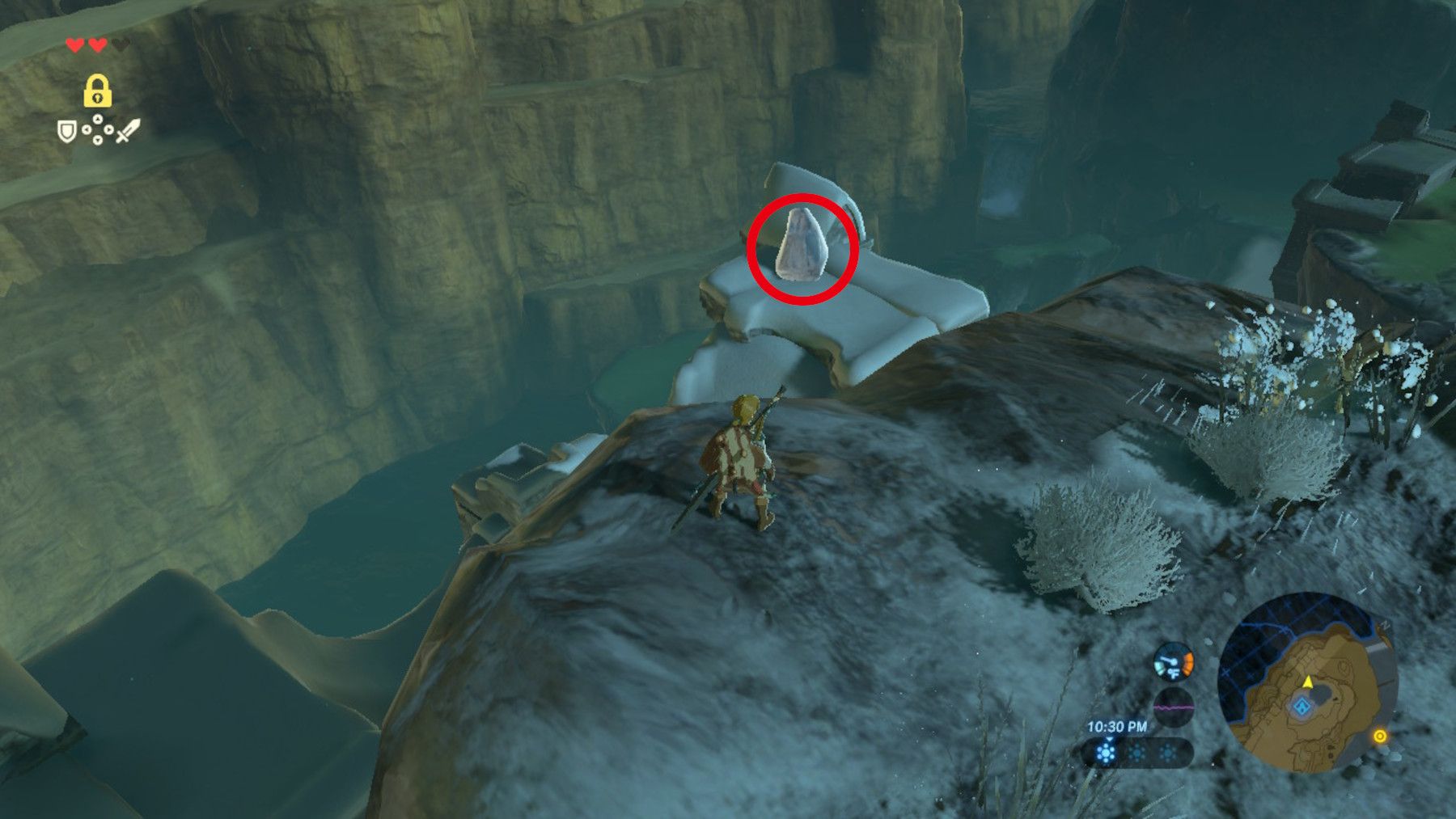Select the yellow player arrow on the minimap

1307,683
